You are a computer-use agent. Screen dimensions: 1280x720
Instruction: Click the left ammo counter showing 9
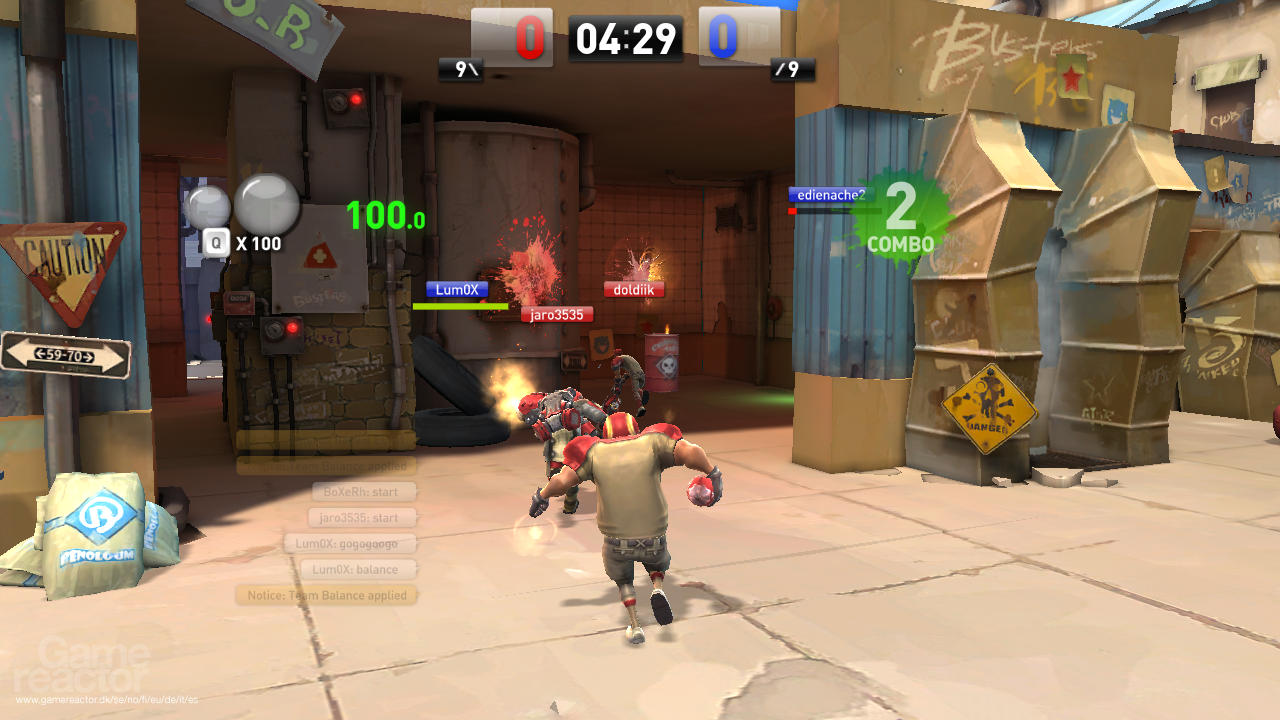click(x=460, y=71)
